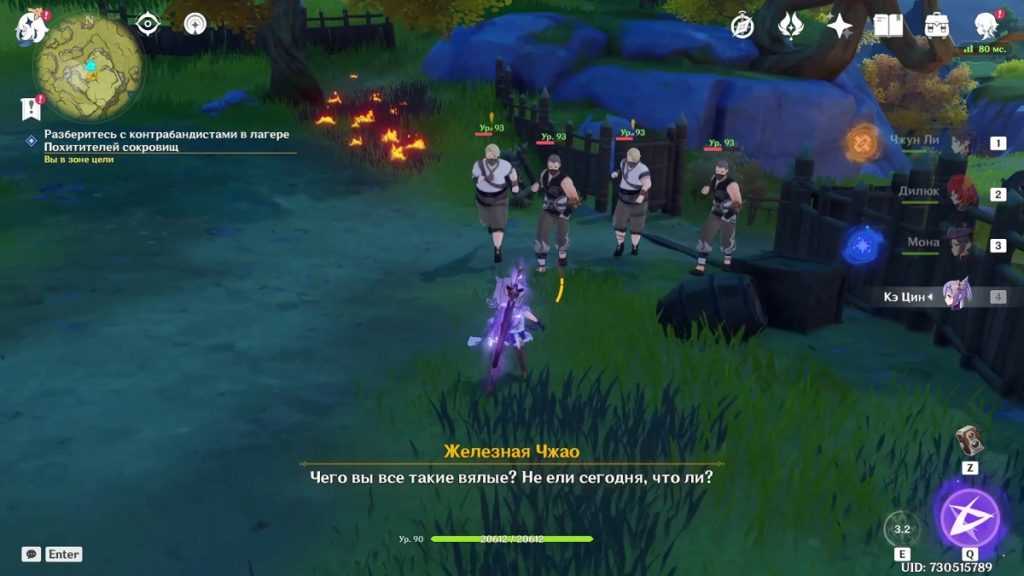This screenshot has height=576, width=1024.
Task: Open the four-pointed star Wish icon
Action: (x=839, y=26)
